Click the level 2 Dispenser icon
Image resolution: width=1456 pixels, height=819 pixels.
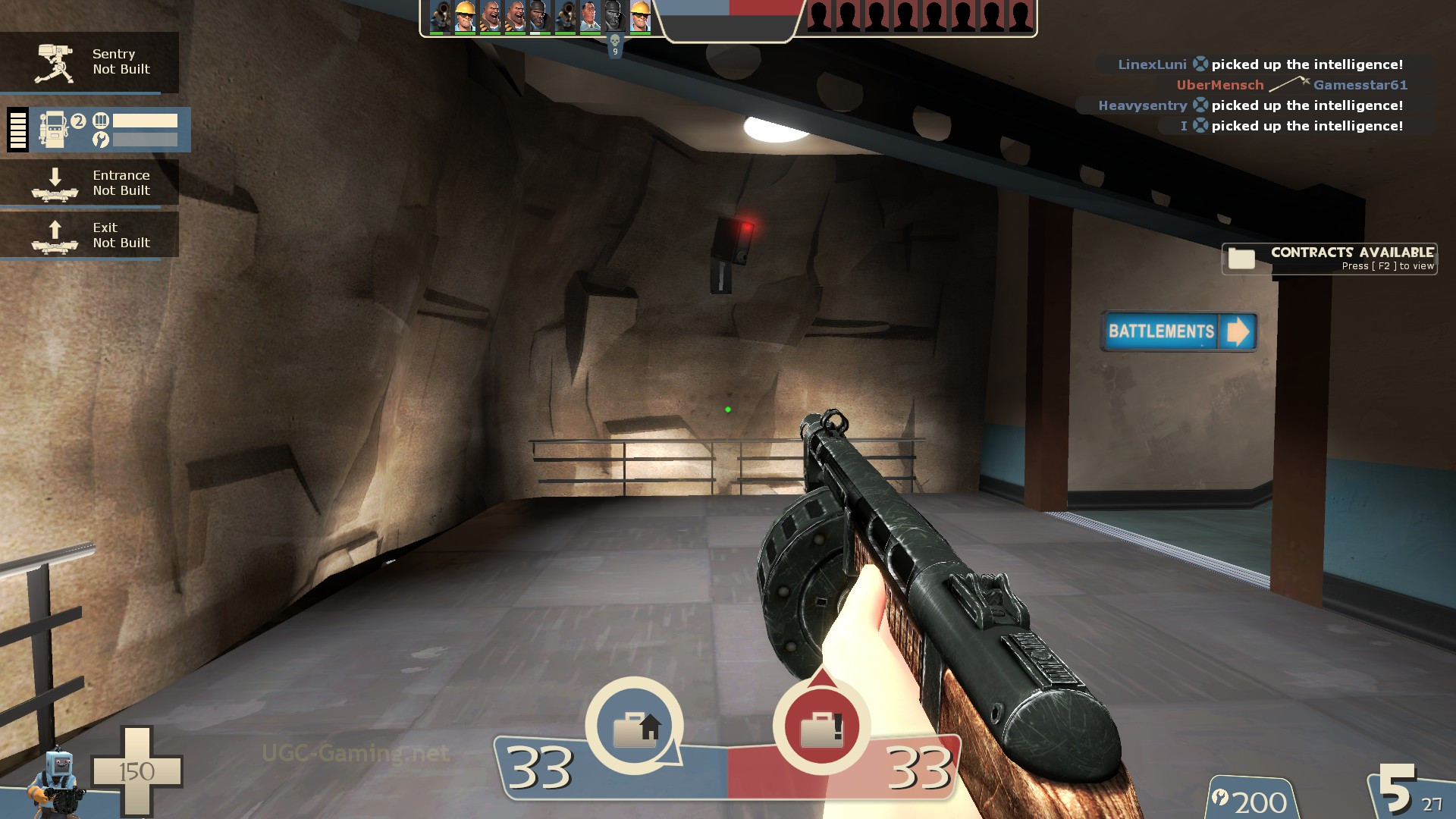pyautogui.click(x=55, y=129)
